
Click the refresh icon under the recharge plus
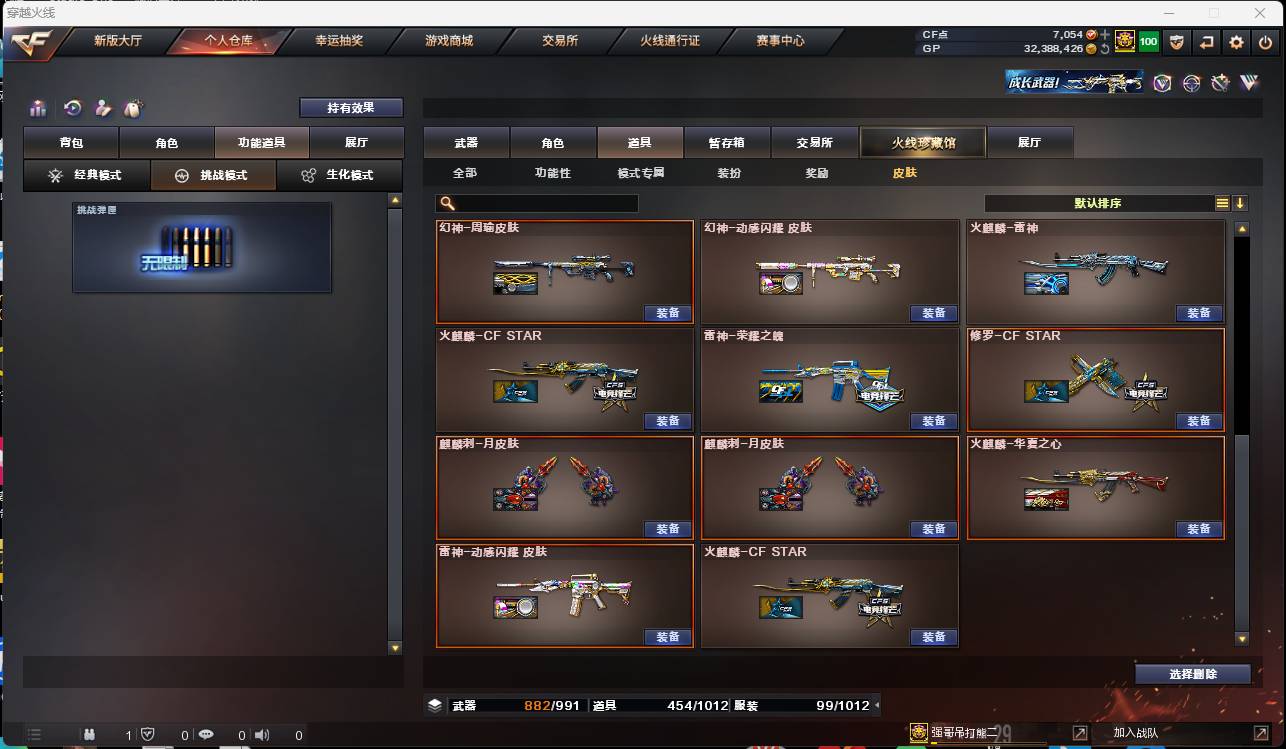pos(1104,47)
